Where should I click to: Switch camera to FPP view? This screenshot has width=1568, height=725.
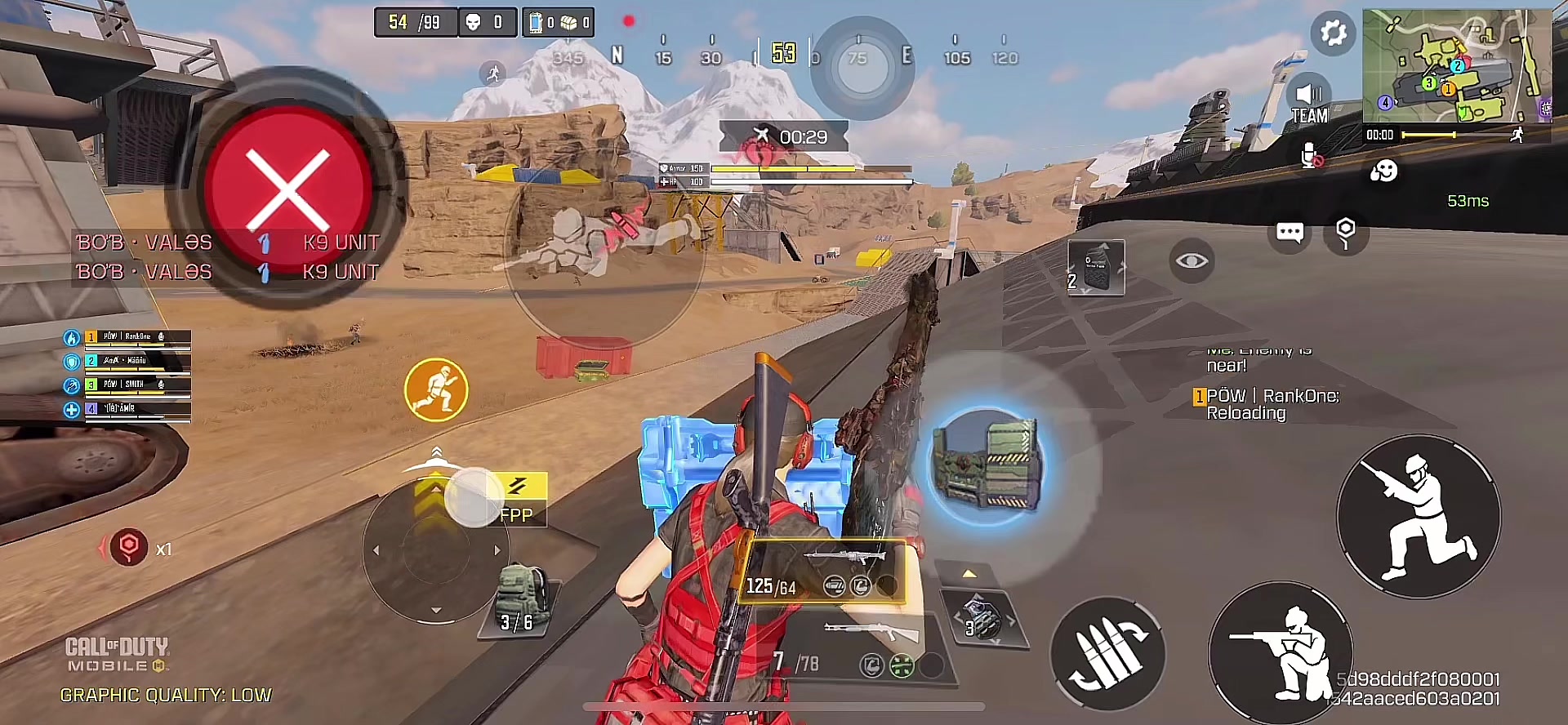click(517, 500)
